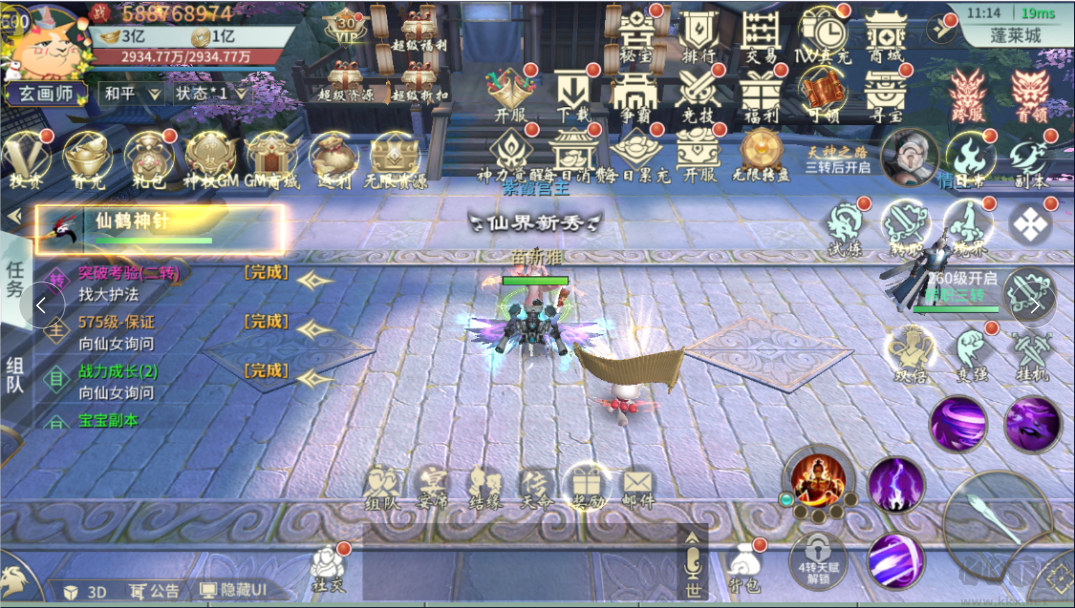
Task: Toggle the 挂机 auto-battle button
Action: [x=1030, y=355]
